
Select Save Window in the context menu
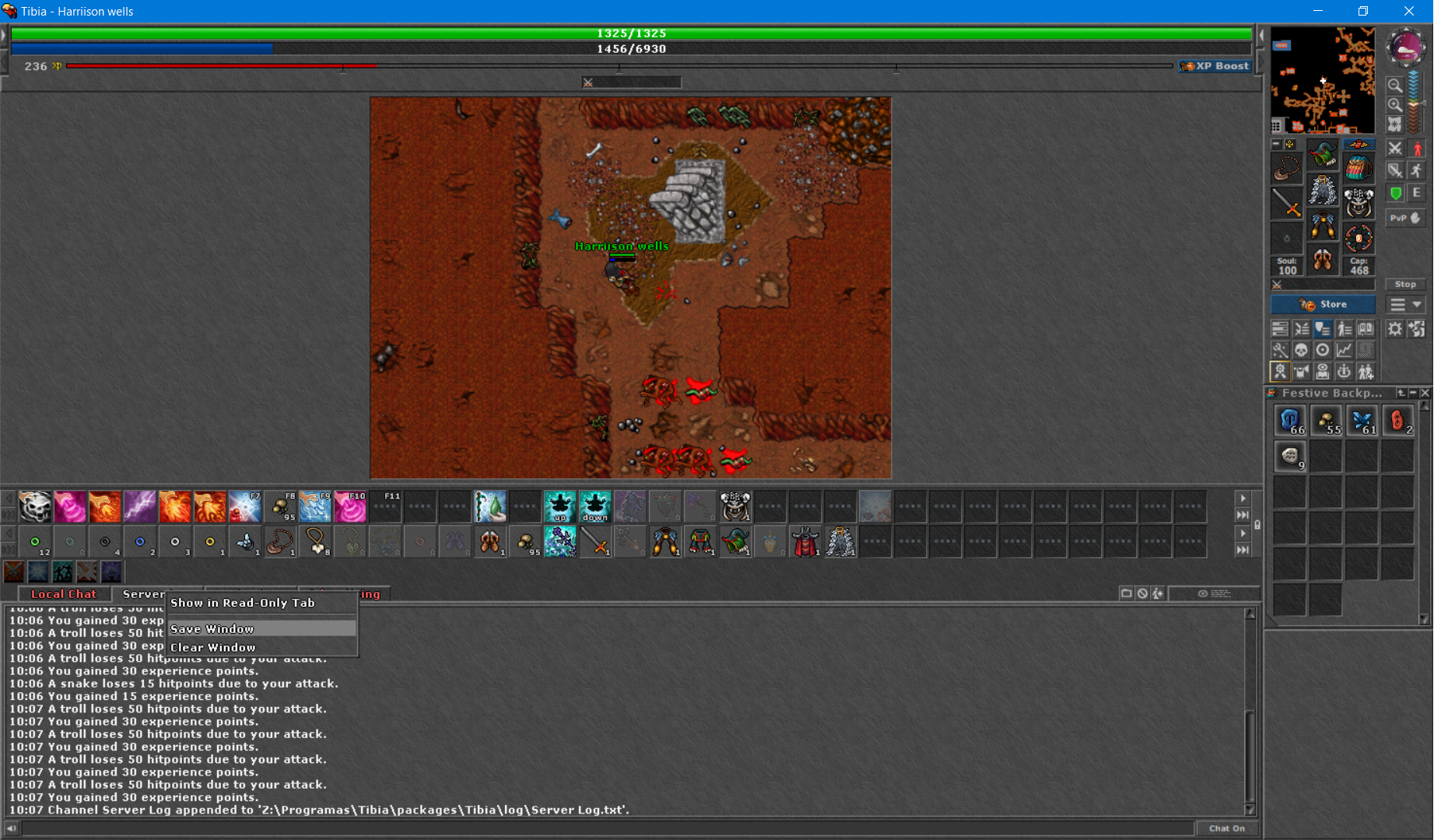(212, 628)
